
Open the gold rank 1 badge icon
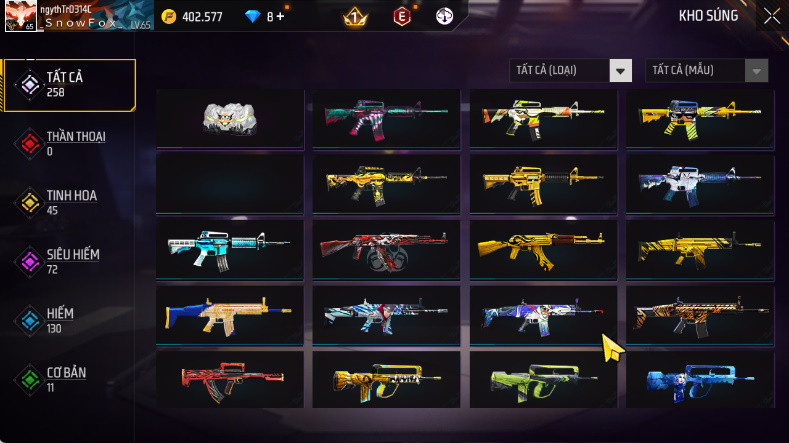pyautogui.click(x=354, y=16)
